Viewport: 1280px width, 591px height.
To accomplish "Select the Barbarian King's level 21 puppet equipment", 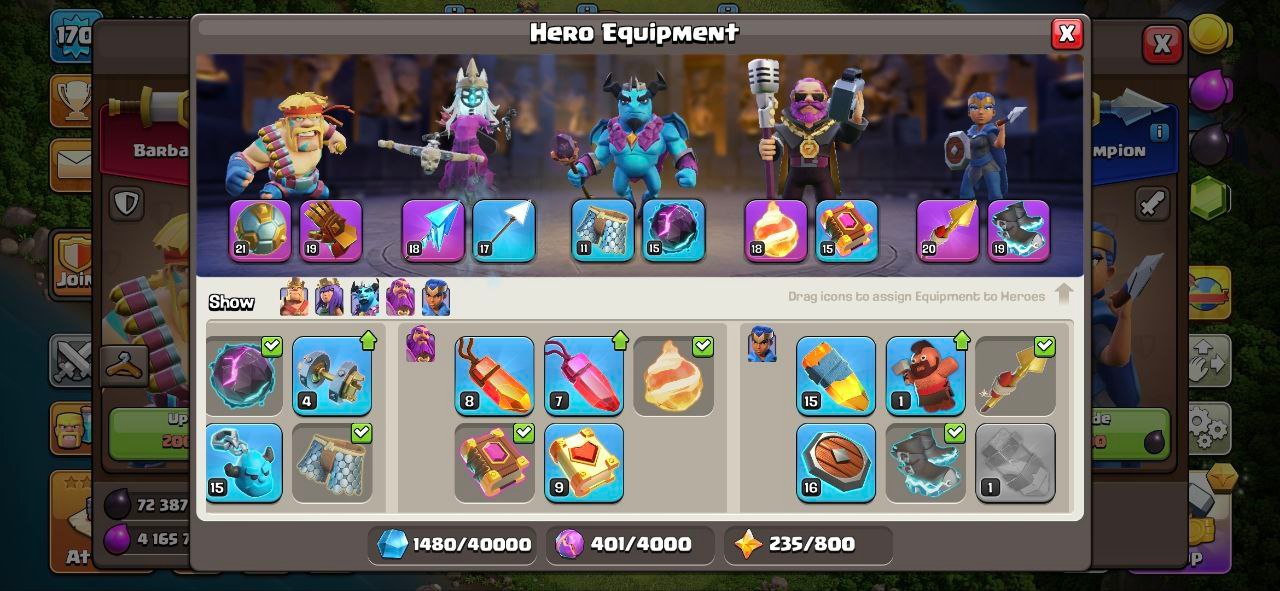I will [x=260, y=231].
